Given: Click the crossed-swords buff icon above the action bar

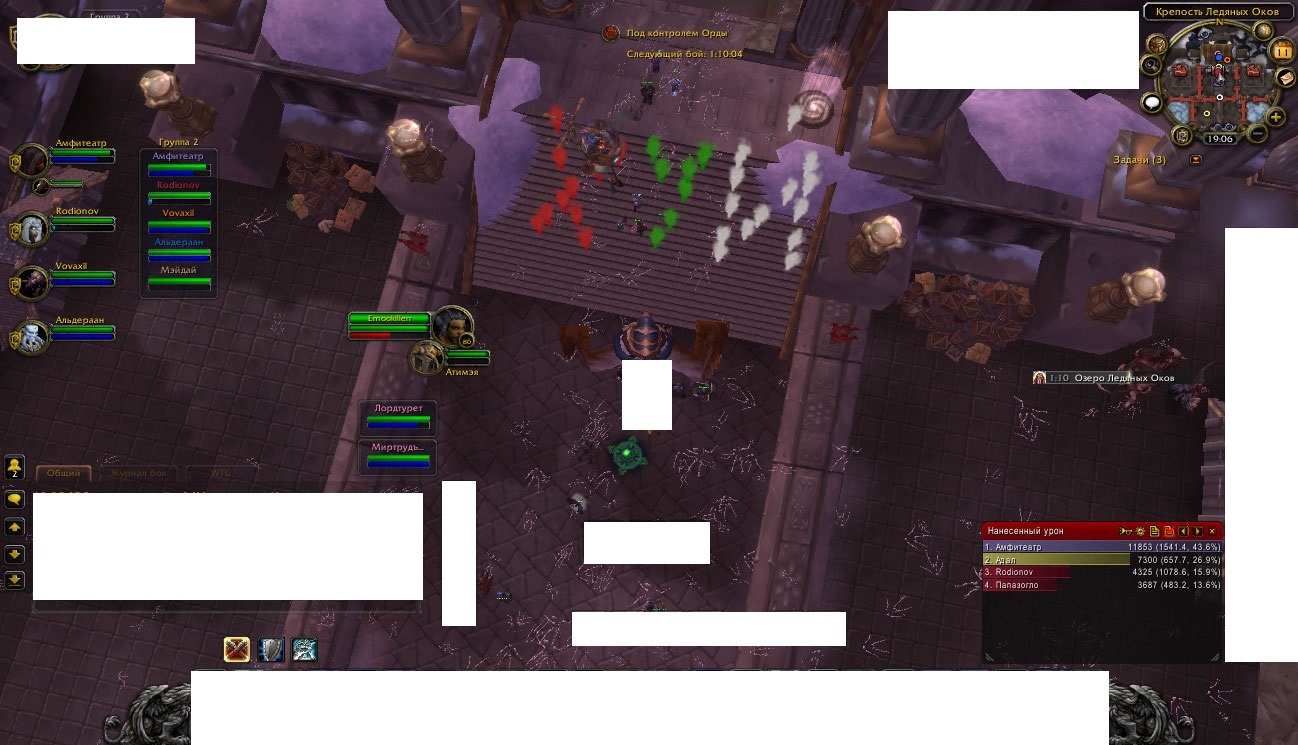Looking at the screenshot, I should coord(238,649).
